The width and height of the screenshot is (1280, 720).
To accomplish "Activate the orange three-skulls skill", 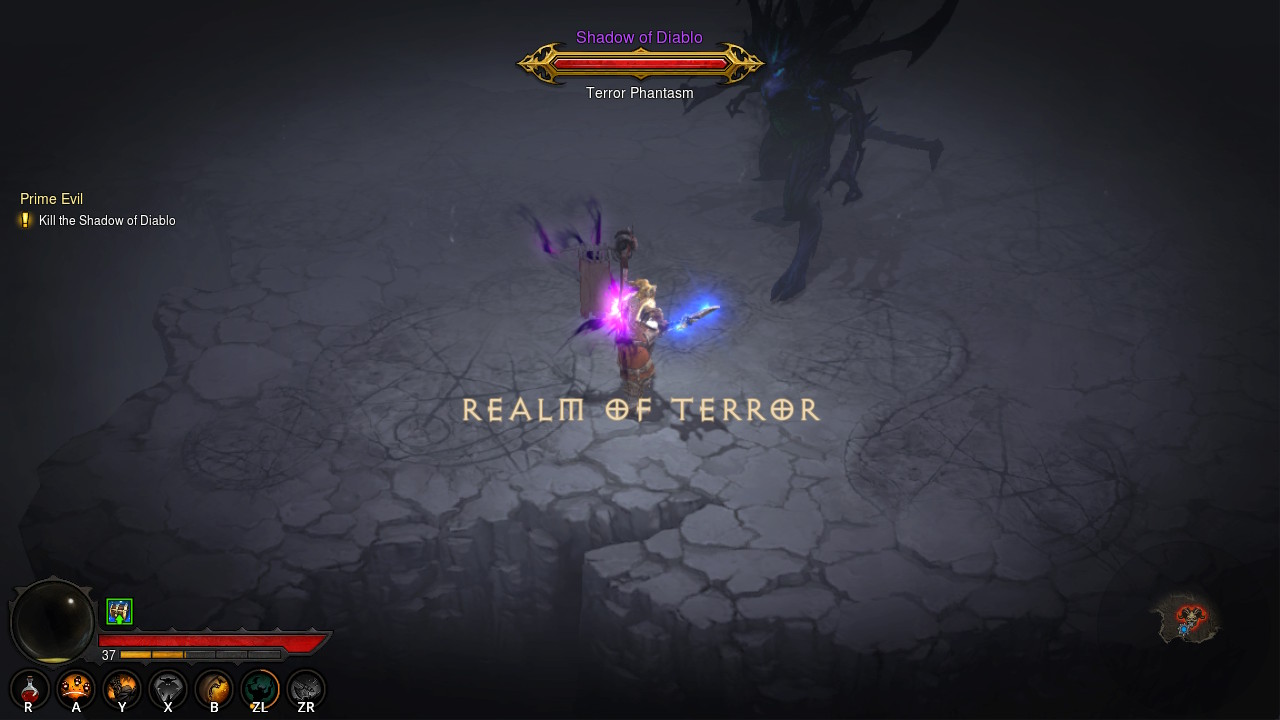I will [x=76, y=688].
